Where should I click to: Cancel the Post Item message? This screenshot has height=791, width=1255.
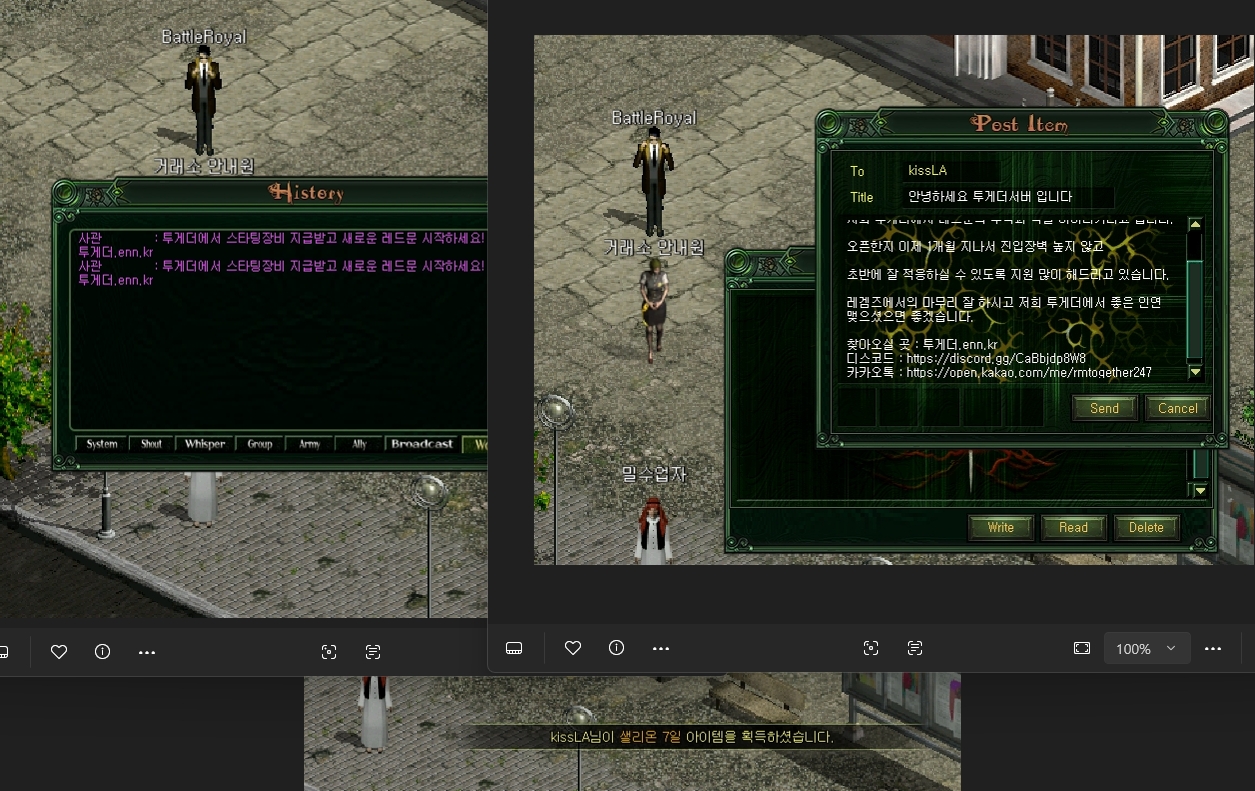[1177, 408]
